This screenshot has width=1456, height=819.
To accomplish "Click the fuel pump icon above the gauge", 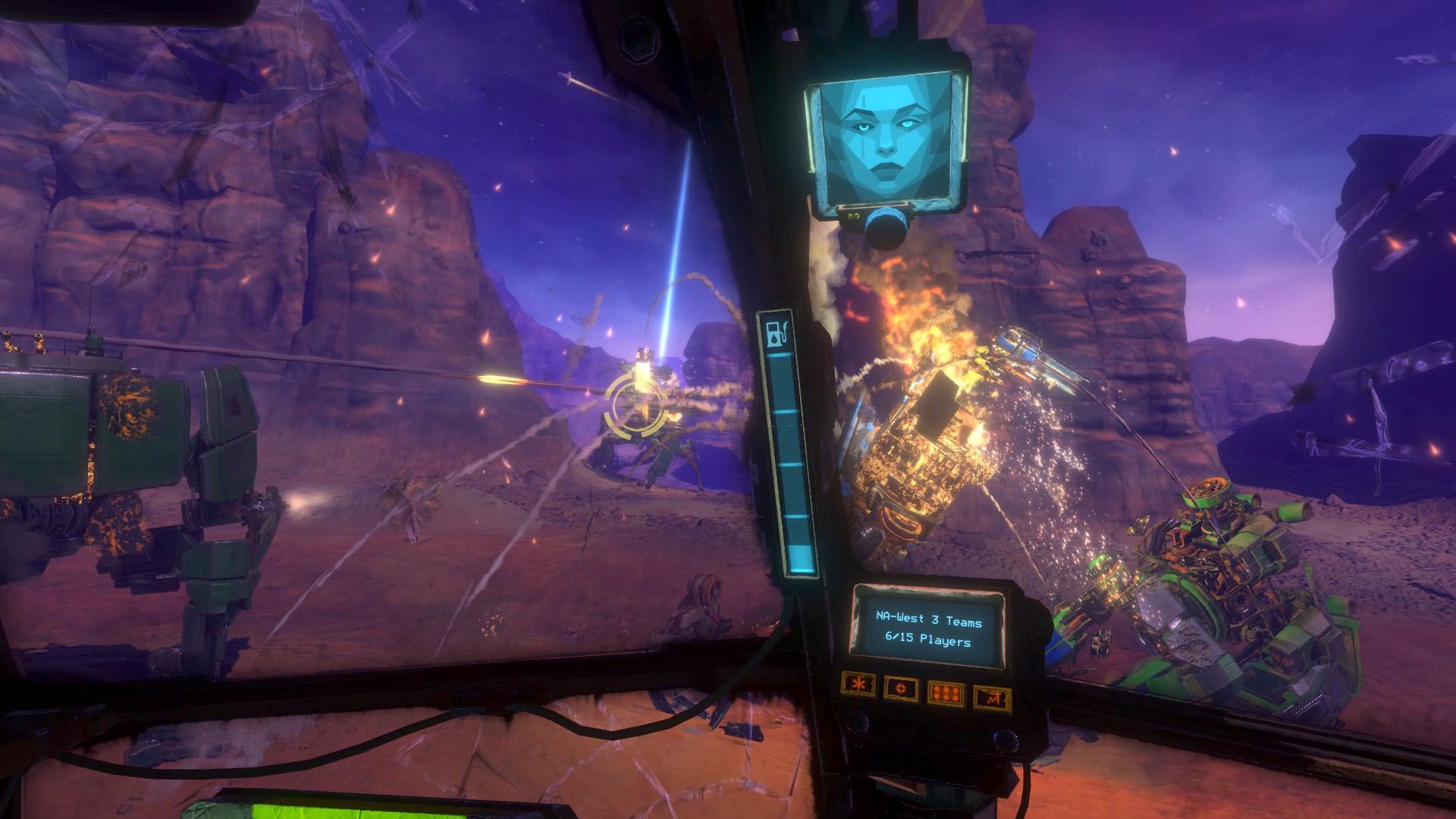I will point(778,334).
